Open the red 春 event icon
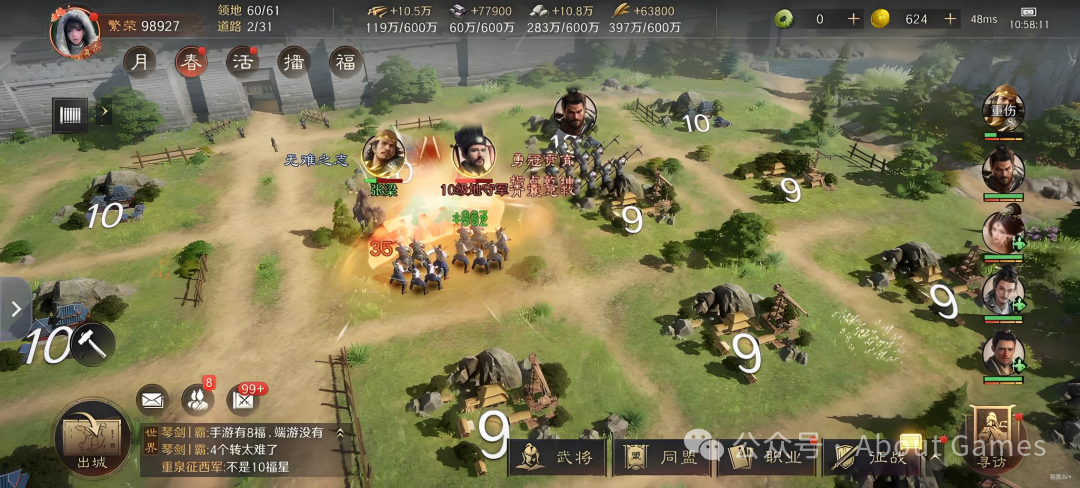The image size is (1080, 488). [192, 62]
